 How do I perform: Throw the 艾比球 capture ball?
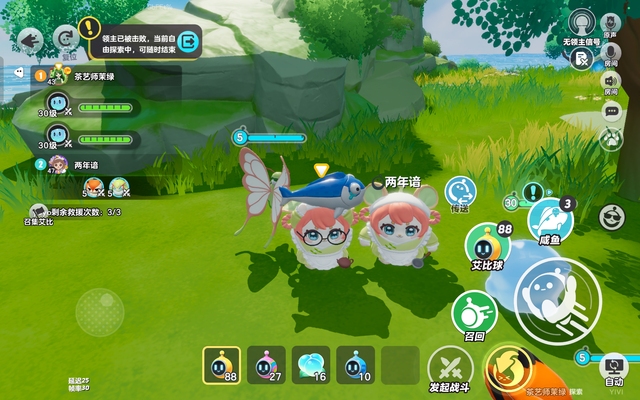click(488, 246)
